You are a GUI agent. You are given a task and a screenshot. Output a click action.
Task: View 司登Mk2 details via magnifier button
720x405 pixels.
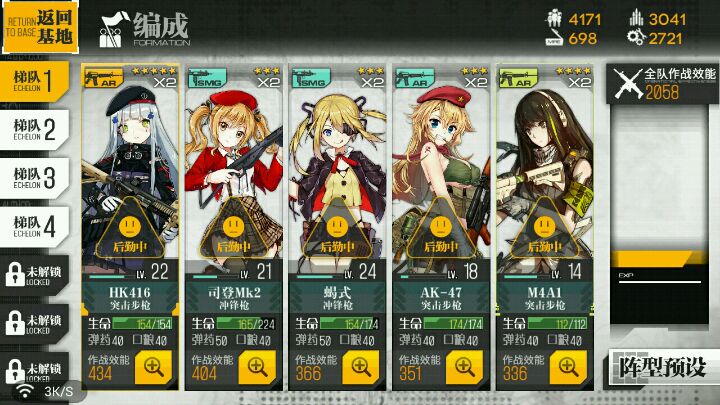pyautogui.click(x=258, y=366)
